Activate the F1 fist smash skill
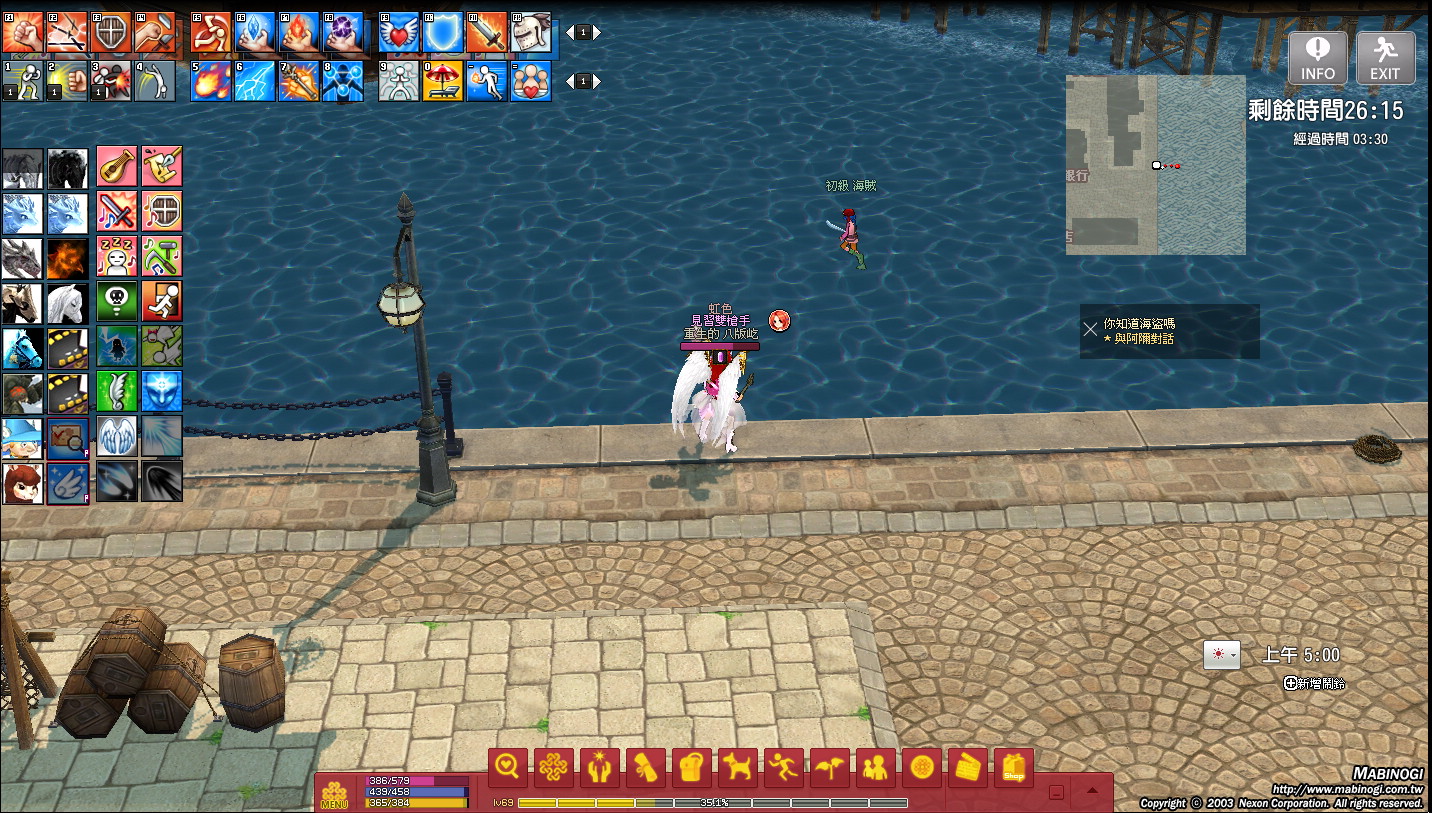Viewport: 1432px width, 813px height. [22, 33]
